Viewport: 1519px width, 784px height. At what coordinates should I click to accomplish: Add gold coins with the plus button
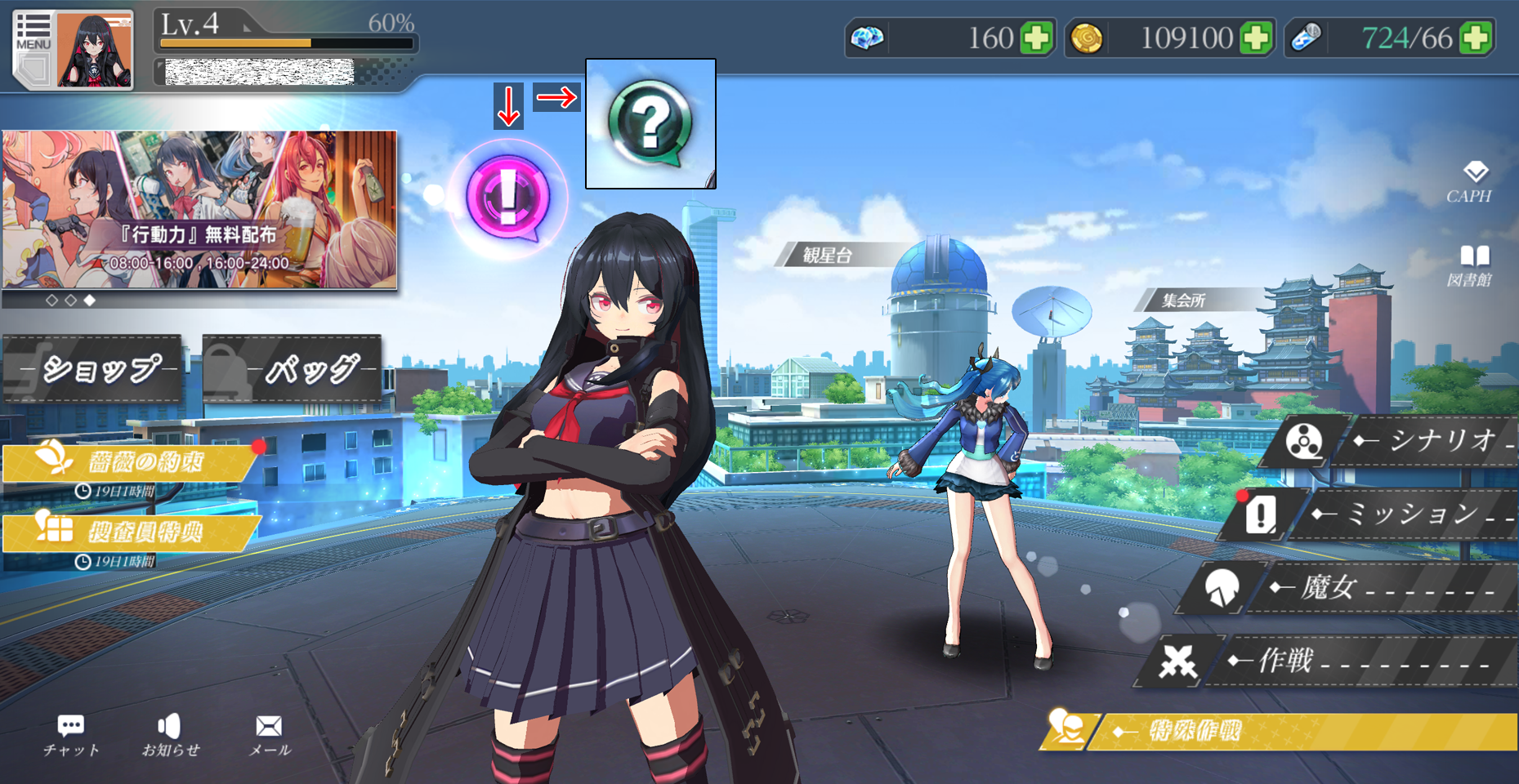click(1256, 38)
